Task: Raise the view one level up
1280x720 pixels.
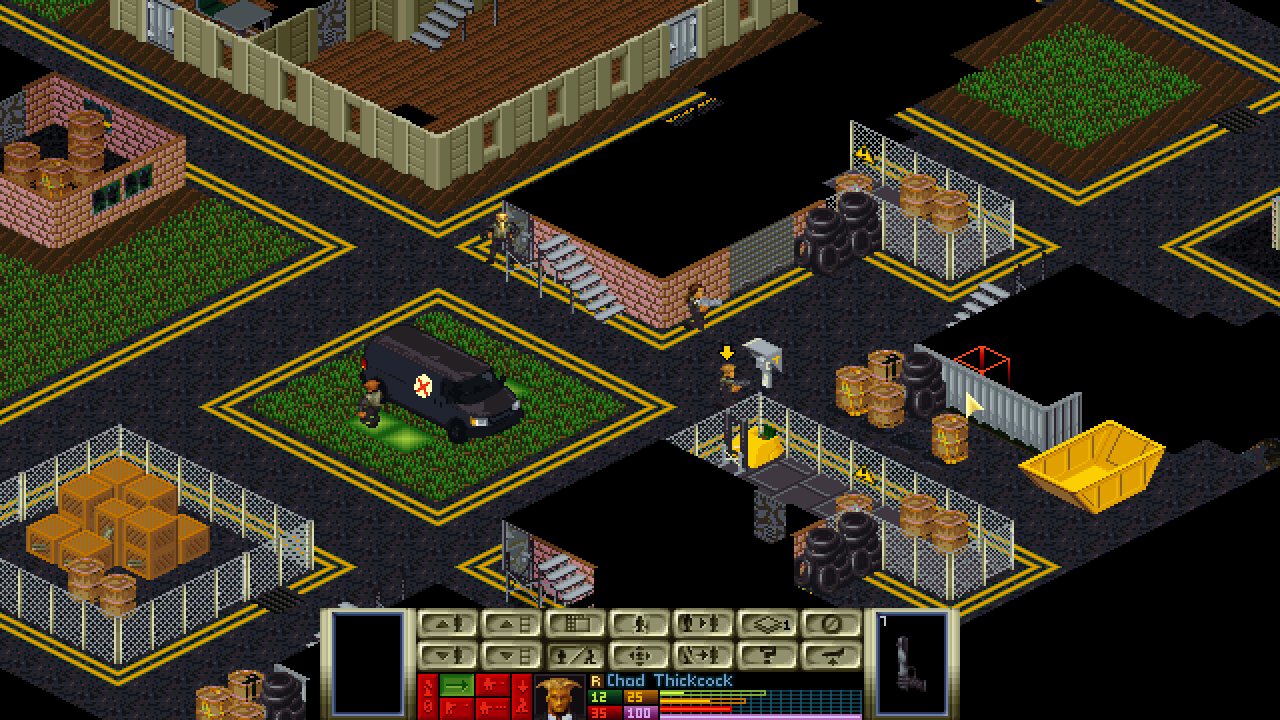Action: pos(511,624)
